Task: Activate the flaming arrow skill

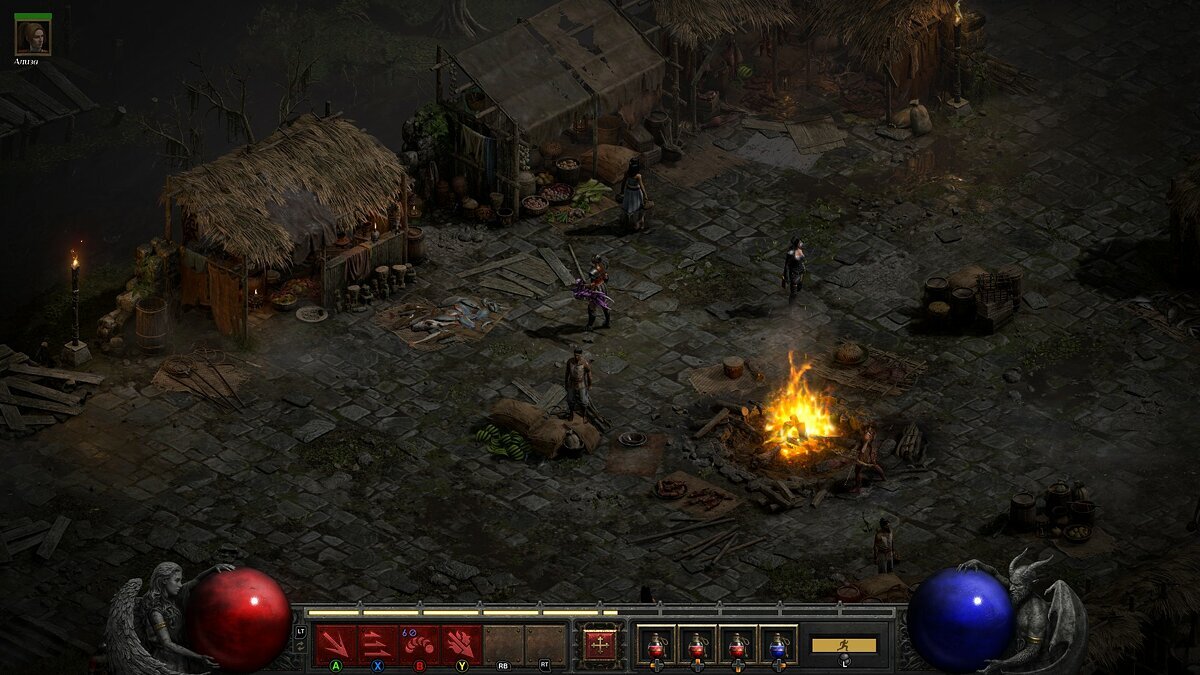Action: click(x=462, y=643)
